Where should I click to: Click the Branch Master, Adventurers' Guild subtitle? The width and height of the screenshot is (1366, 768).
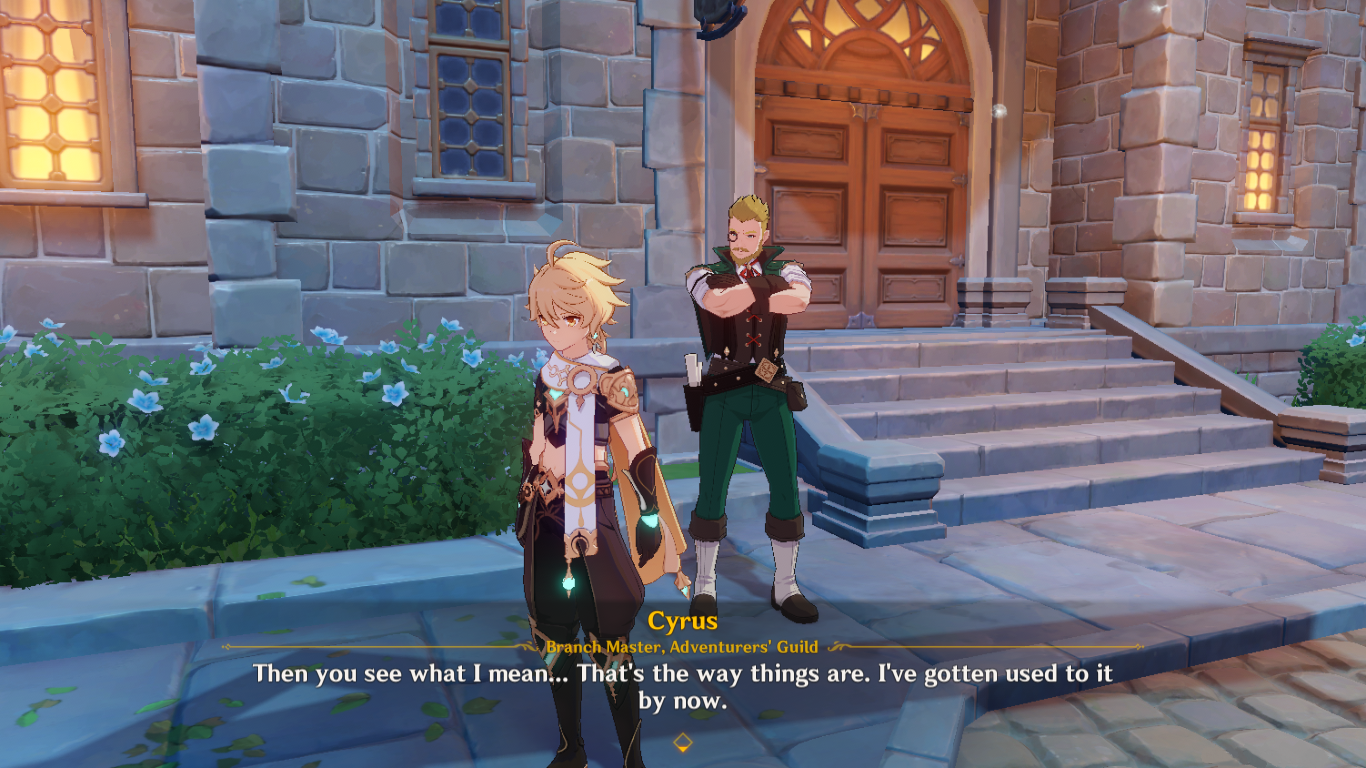pyautogui.click(x=683, y=645)
